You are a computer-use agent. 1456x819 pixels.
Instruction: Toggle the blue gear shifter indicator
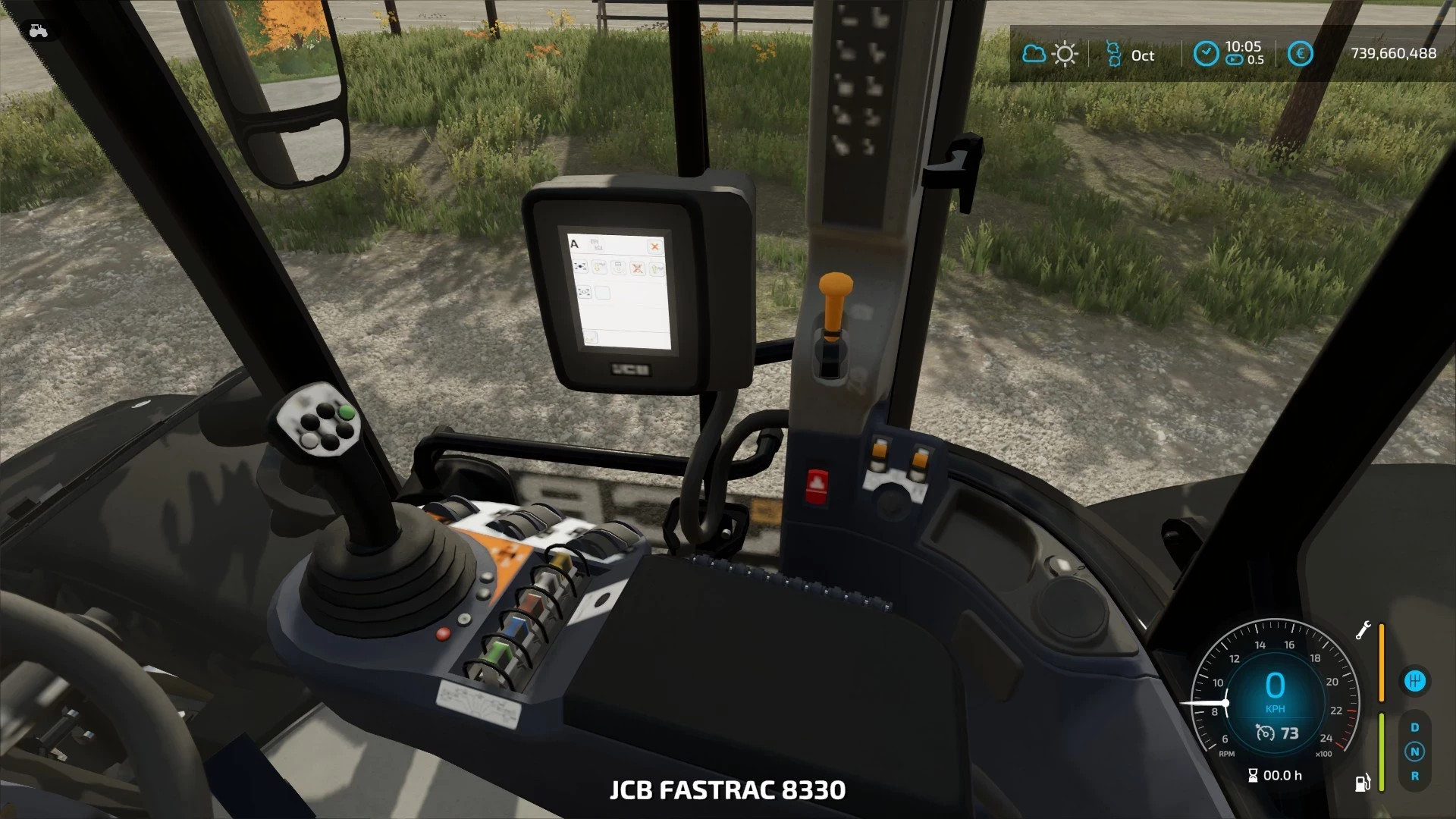1417,680
